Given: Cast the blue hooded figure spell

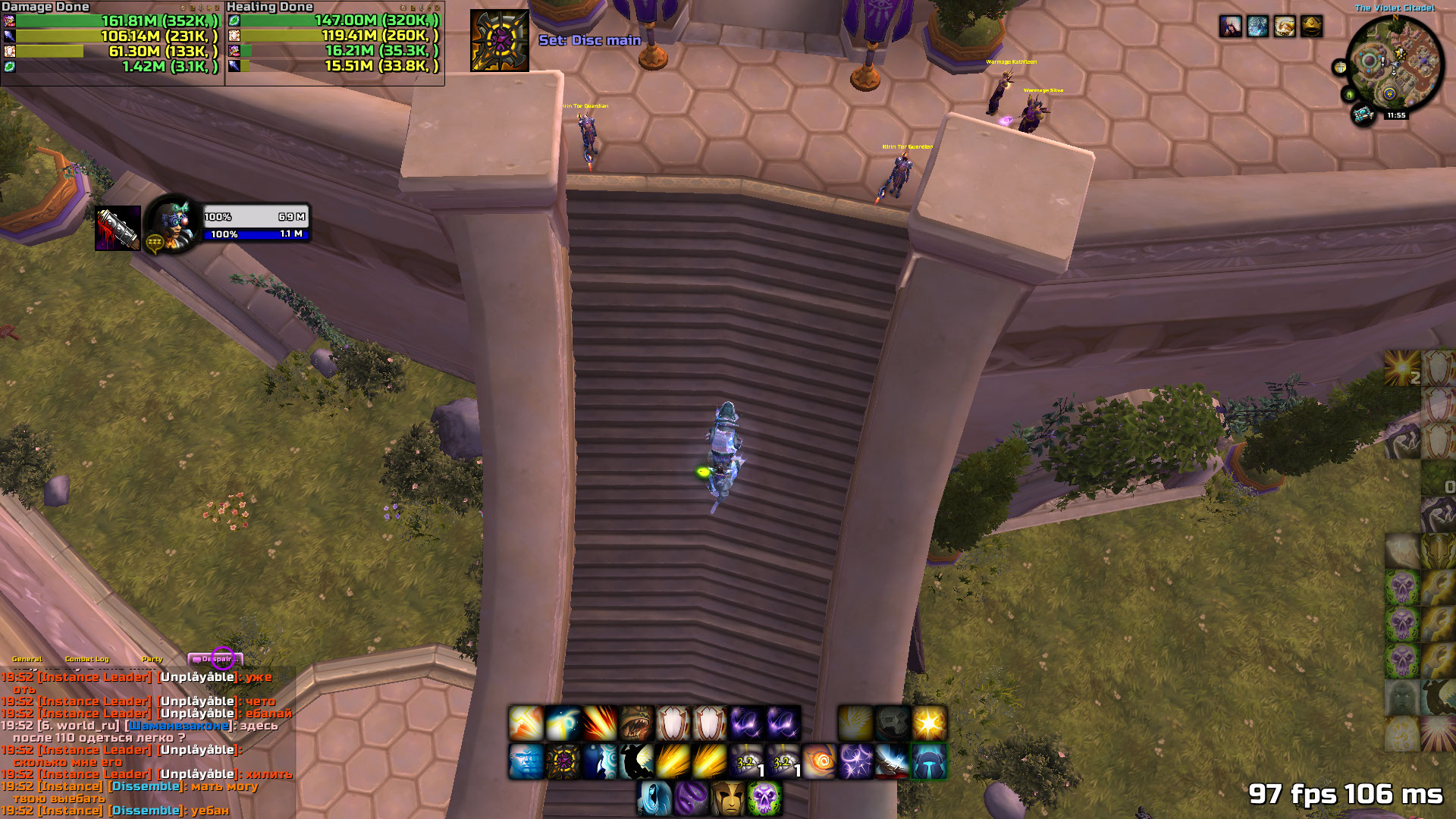Looking at the screenshot, I should (654, 799).
